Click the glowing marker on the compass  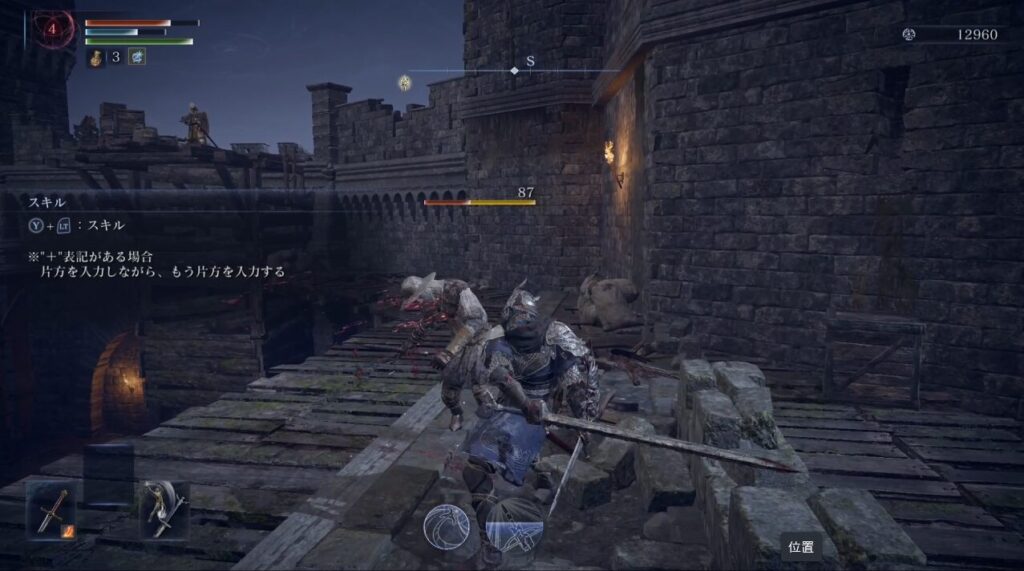tap(405, 82)
